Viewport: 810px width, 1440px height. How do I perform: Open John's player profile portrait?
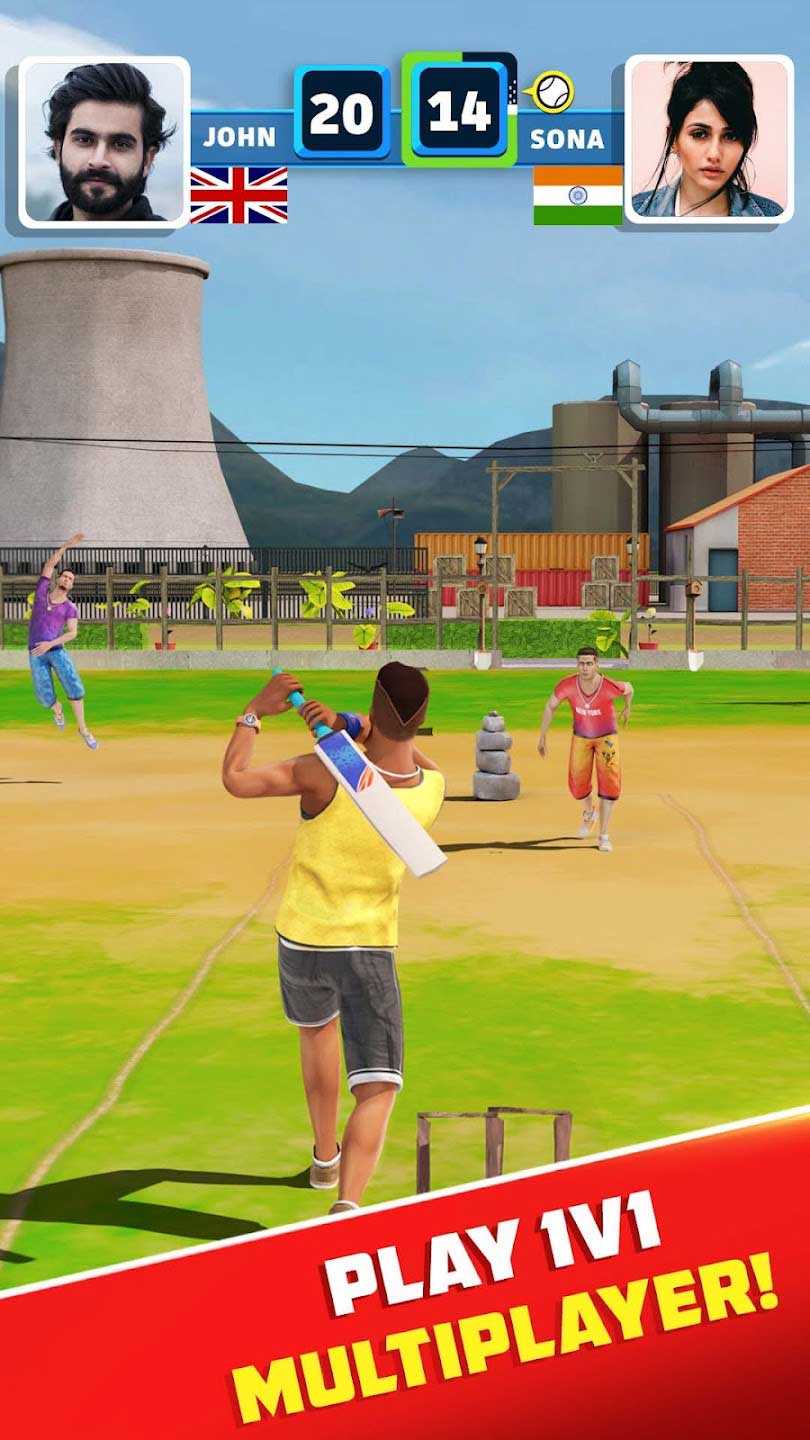pos(104,141)
